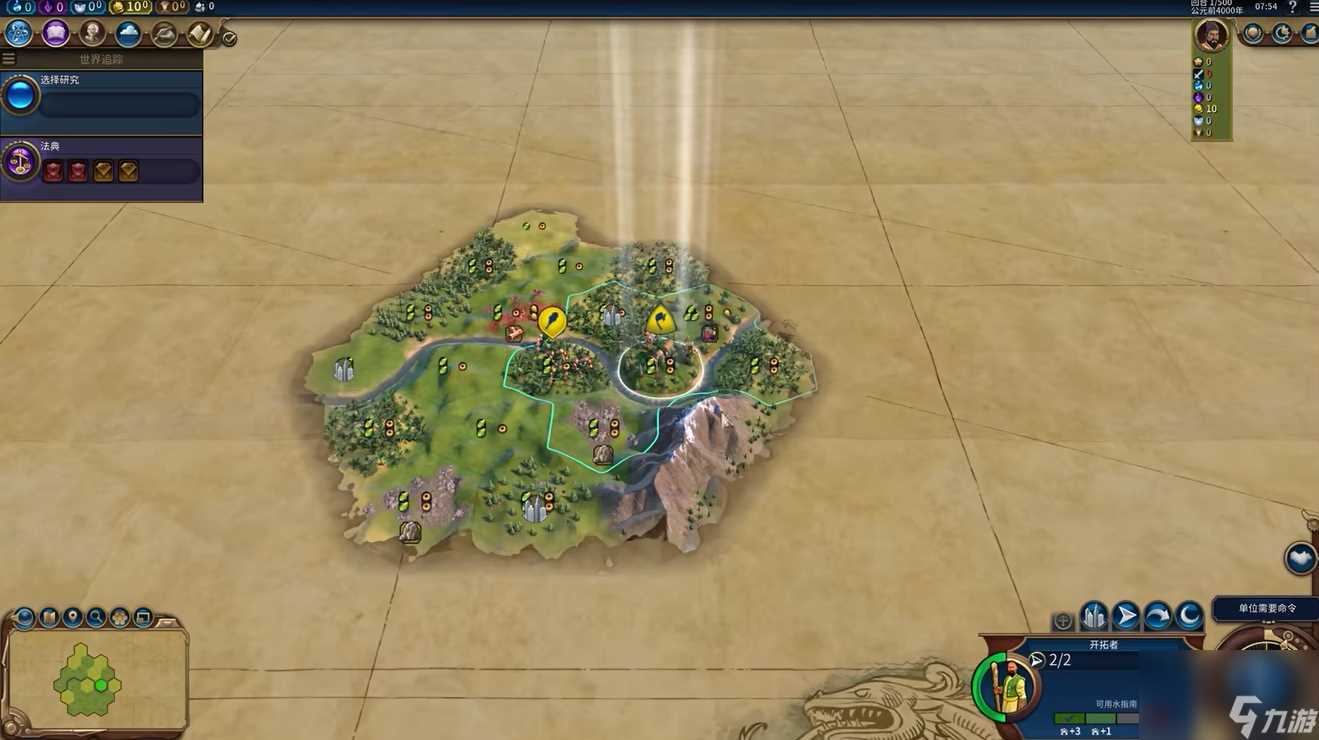Open the blue cloud panel in top bar

[x=128, y=34]
